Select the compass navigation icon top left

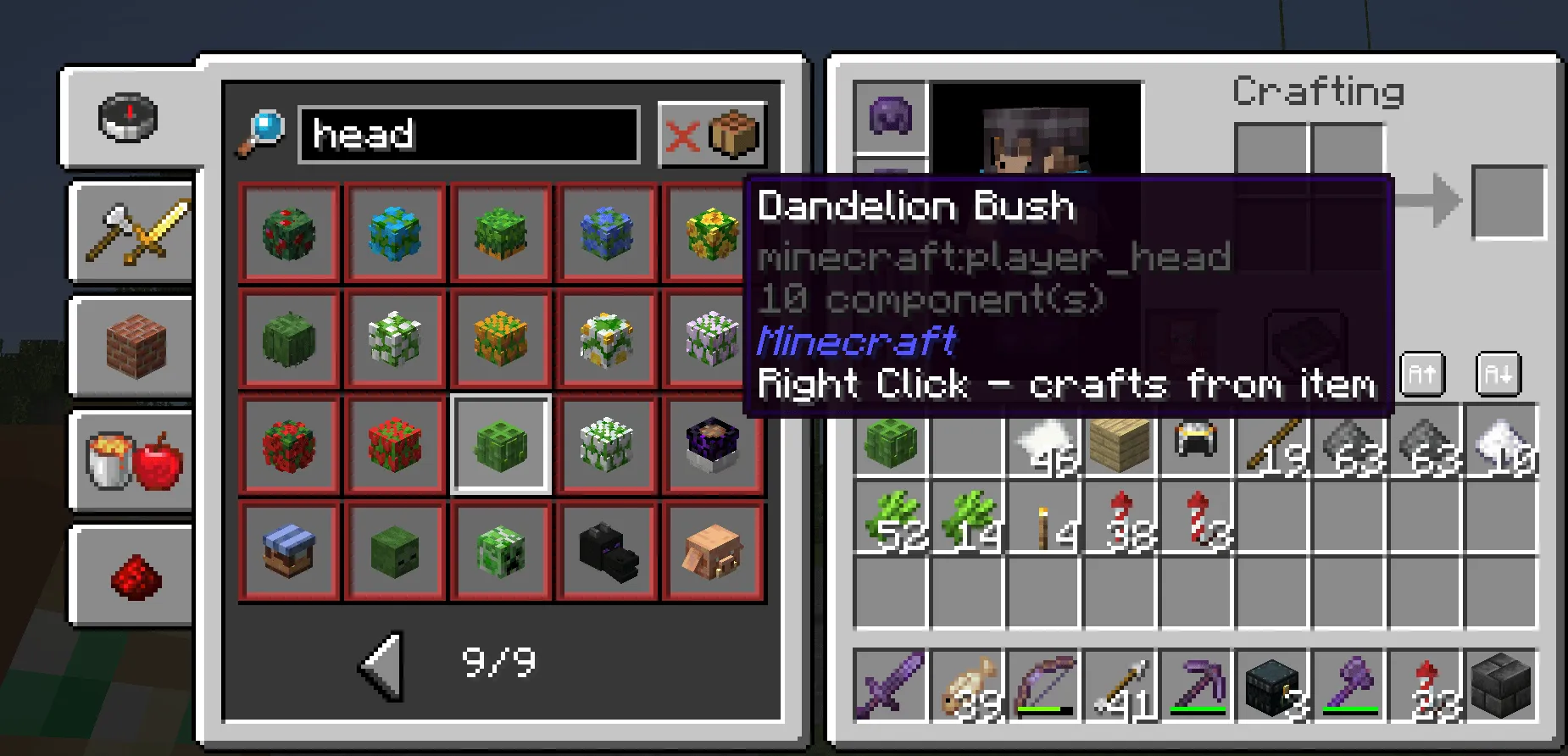pyautogui.click(x=128, y=120)
